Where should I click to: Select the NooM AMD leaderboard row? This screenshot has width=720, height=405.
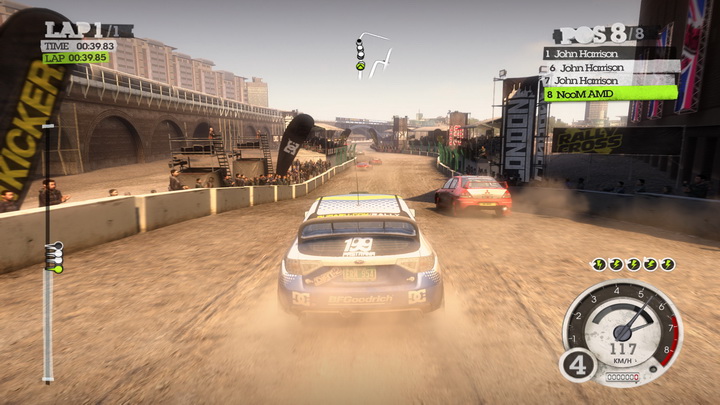(609, 93)
